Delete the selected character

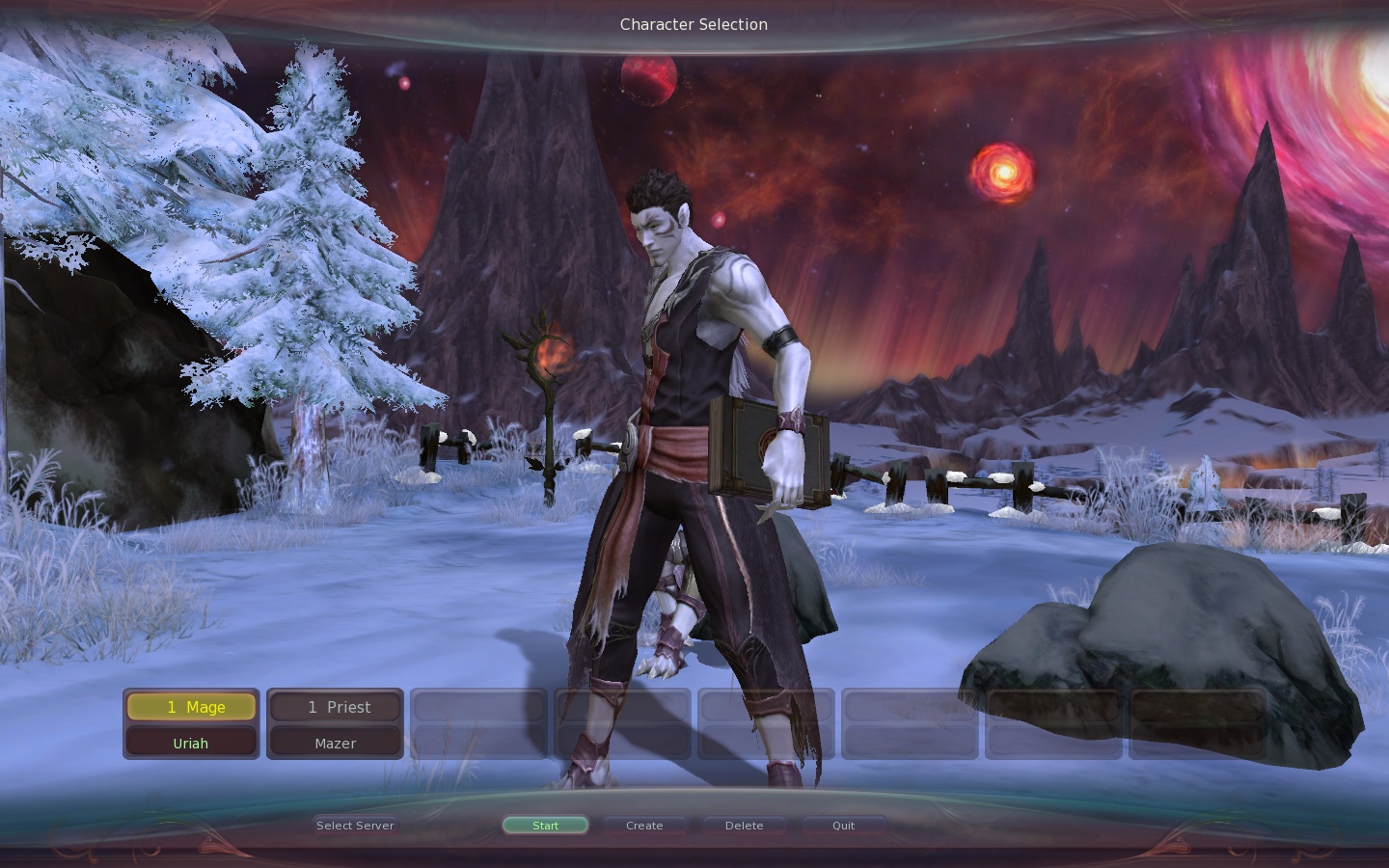coord(744,826)
